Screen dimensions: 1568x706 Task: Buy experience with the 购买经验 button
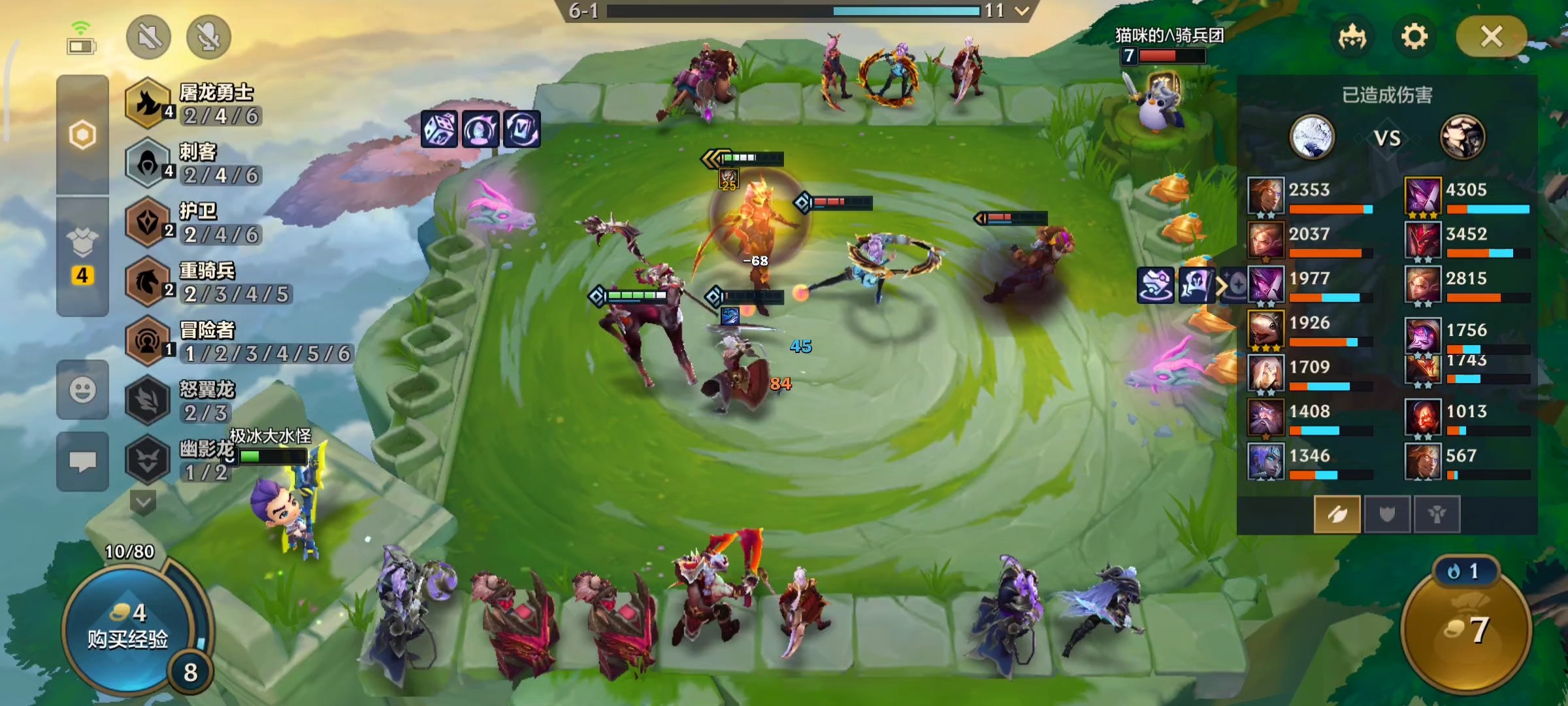tap(127, 628)
